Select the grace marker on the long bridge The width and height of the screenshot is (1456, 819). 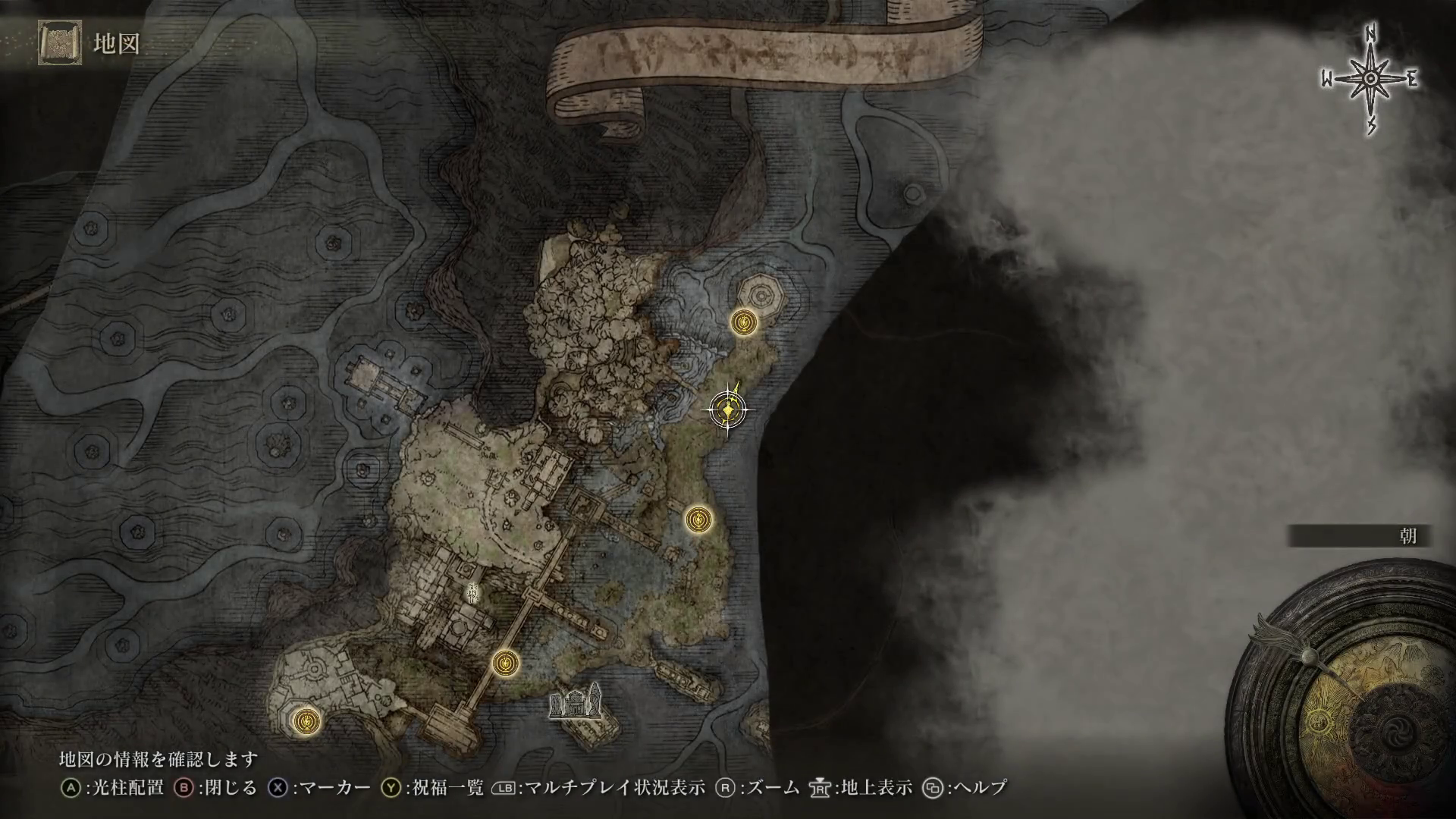click(505, 664)
